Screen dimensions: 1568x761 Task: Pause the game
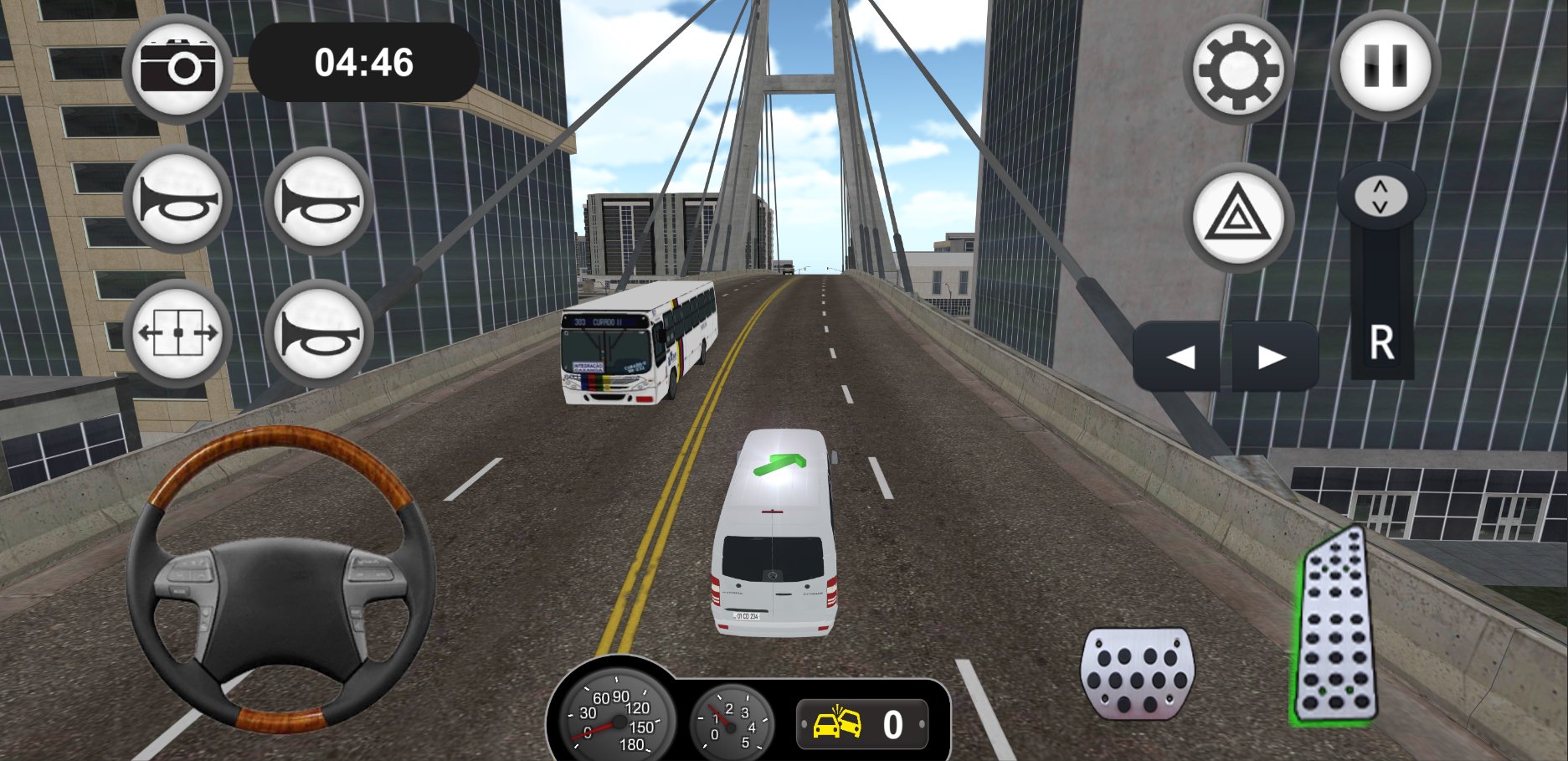tap(1385, 66)
